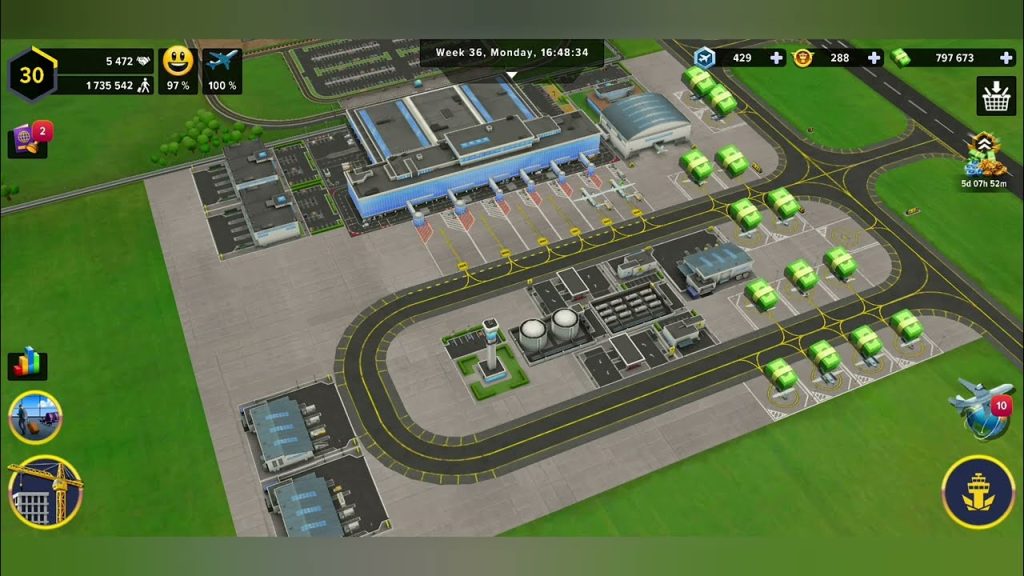Open the control tower button
1024x576 pixels.
click(x=978, y=492)
